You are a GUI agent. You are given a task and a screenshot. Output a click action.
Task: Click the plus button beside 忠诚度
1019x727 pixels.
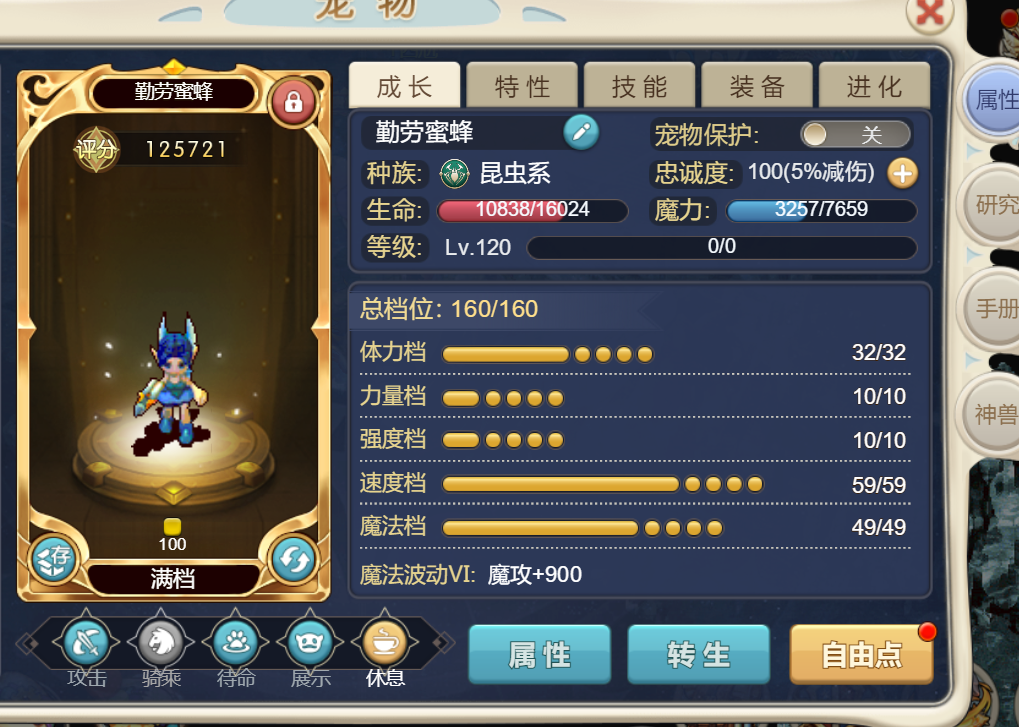[x=902, y=173]
